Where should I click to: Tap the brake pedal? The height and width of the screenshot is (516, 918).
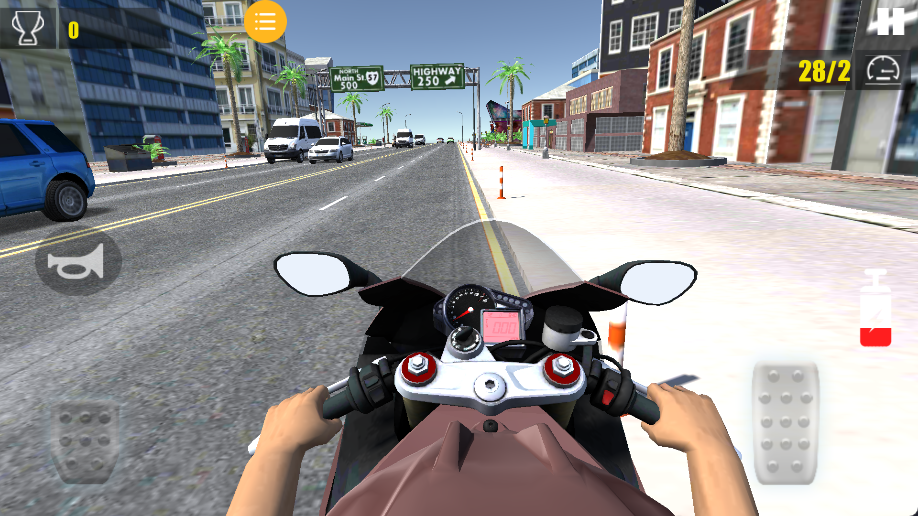[86, 439]
